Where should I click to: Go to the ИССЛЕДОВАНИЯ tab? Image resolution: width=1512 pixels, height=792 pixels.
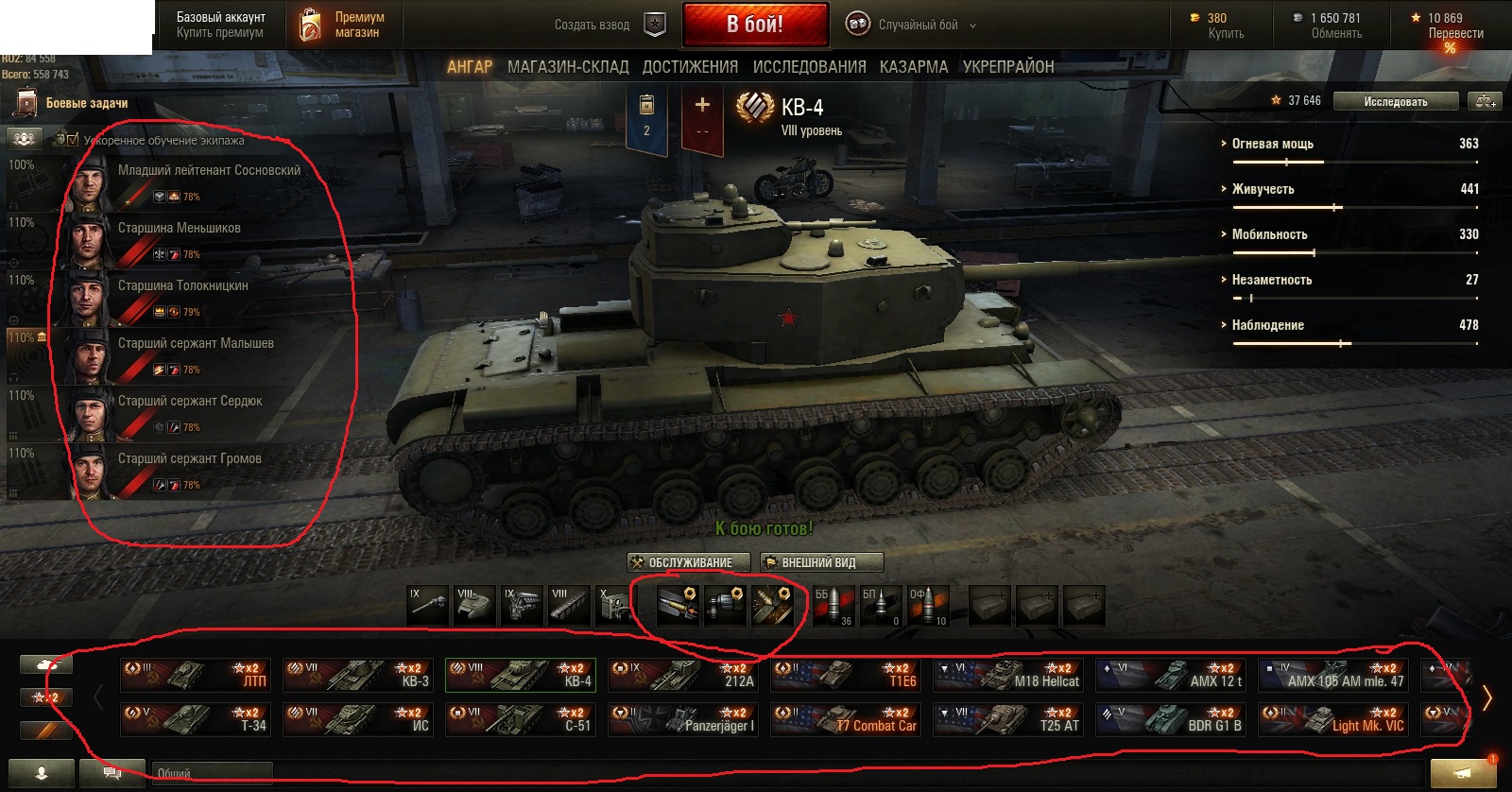[x=809, y=67]
